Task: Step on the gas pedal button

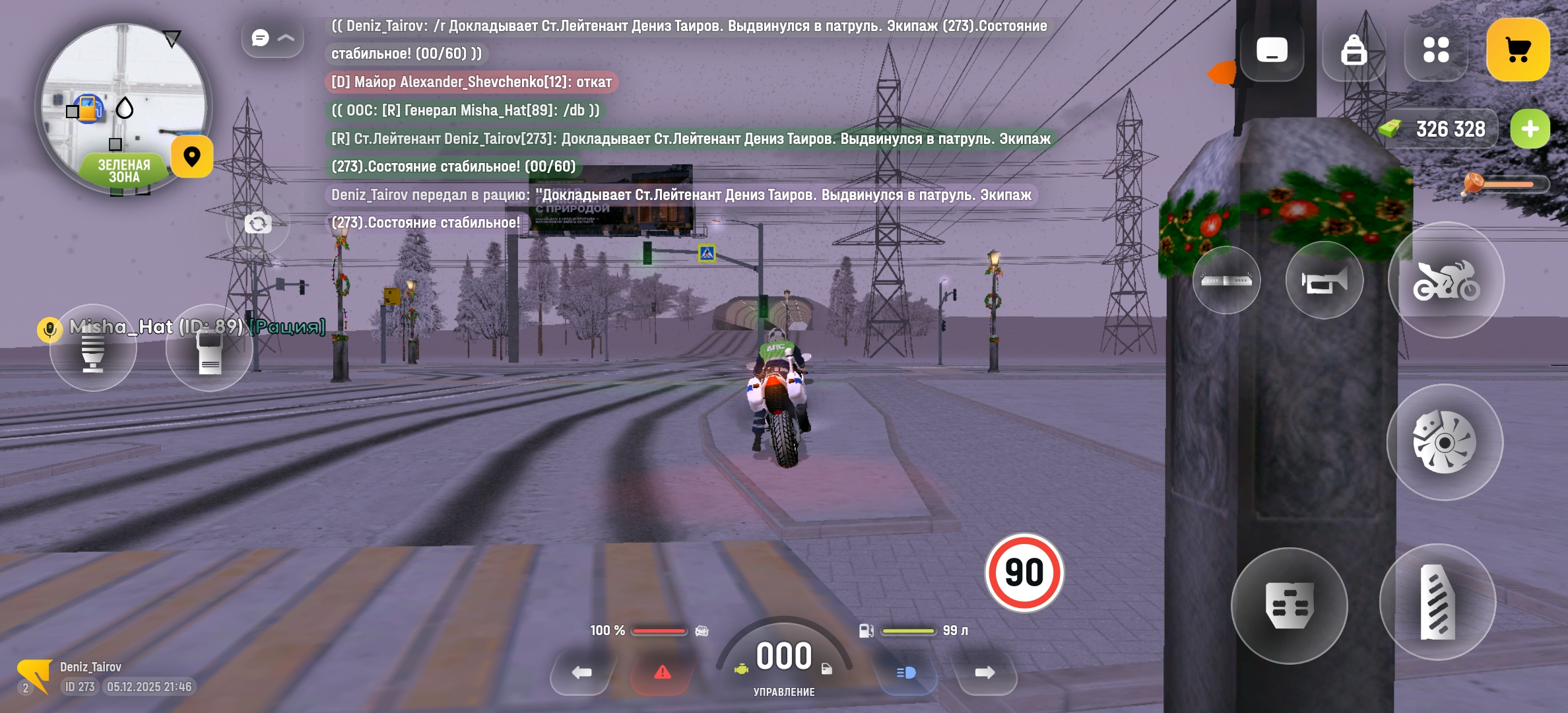Action: (x=1437, y=602)
